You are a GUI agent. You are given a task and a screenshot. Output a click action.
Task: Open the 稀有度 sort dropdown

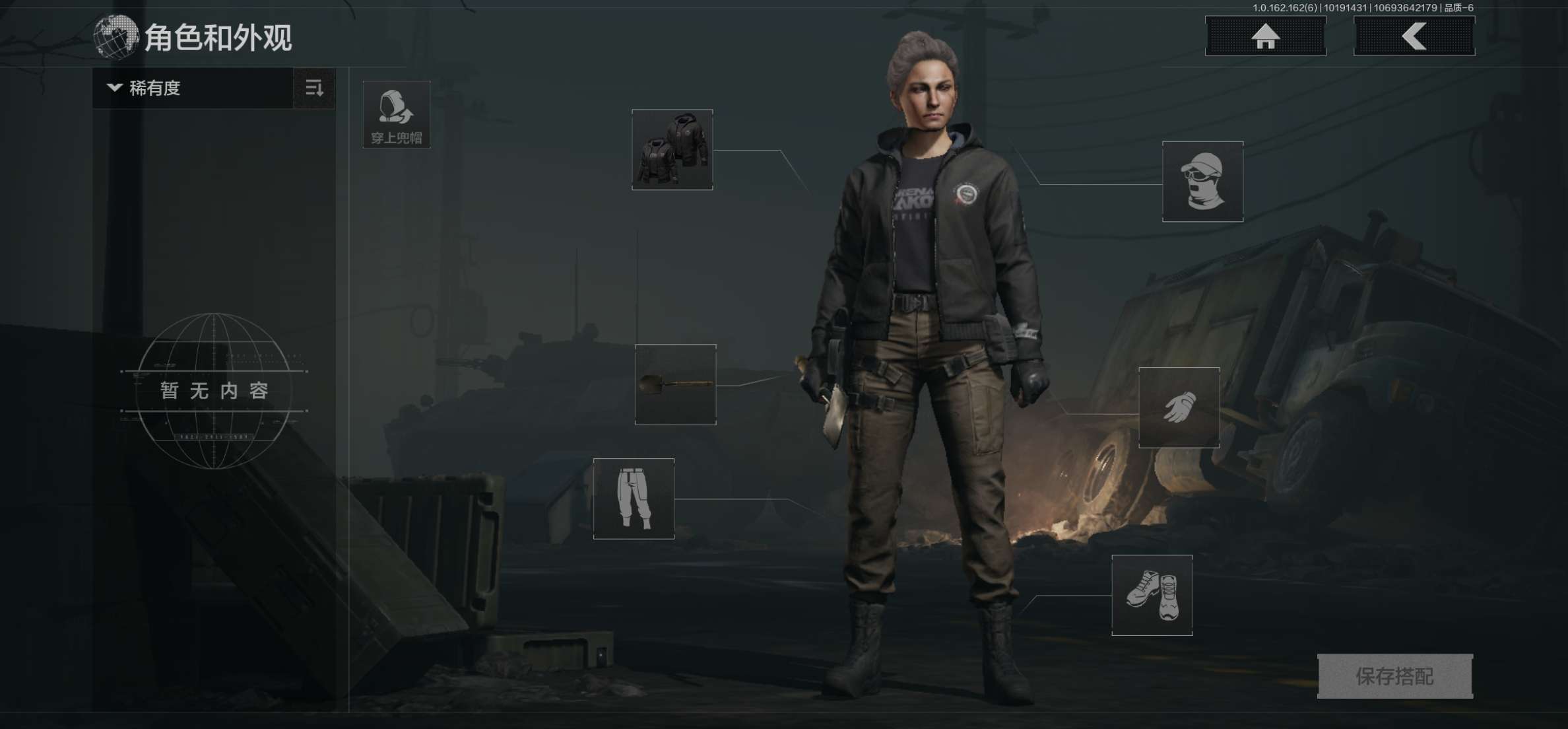tap(191, 88)
